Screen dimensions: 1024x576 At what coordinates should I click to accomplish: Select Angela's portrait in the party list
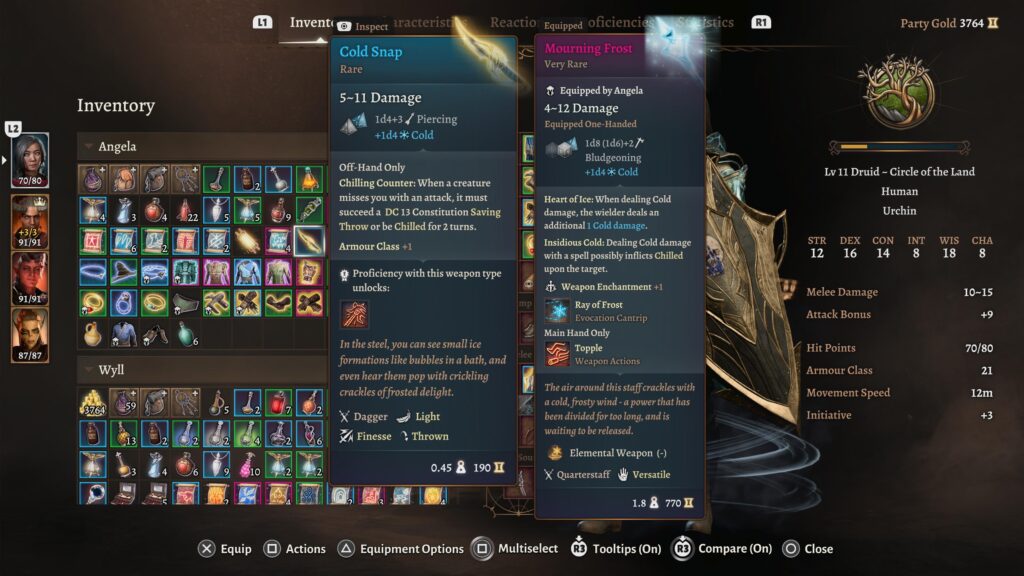[30, 160]
